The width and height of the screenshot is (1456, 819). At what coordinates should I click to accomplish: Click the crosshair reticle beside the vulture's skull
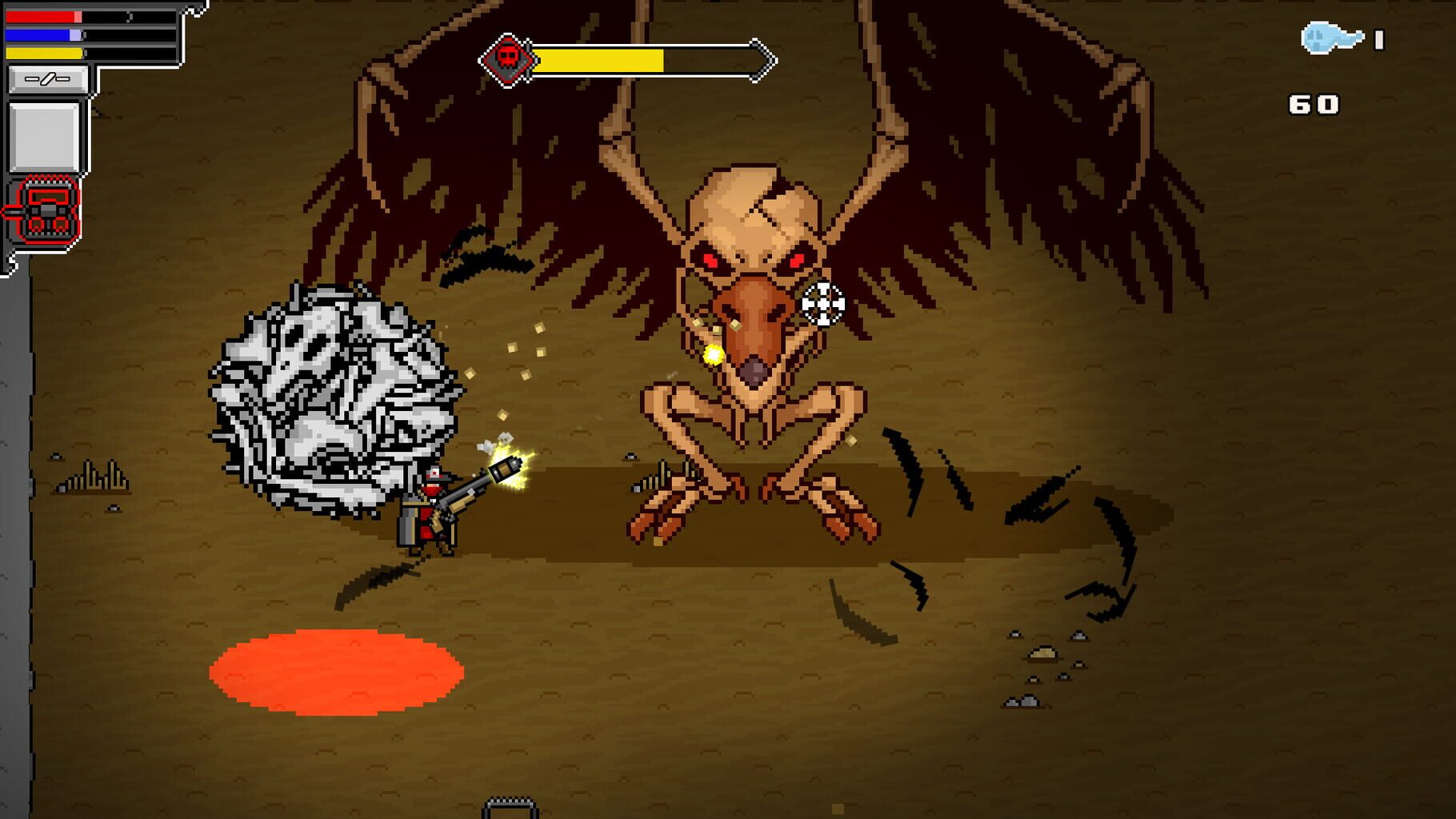click(824, 303)
